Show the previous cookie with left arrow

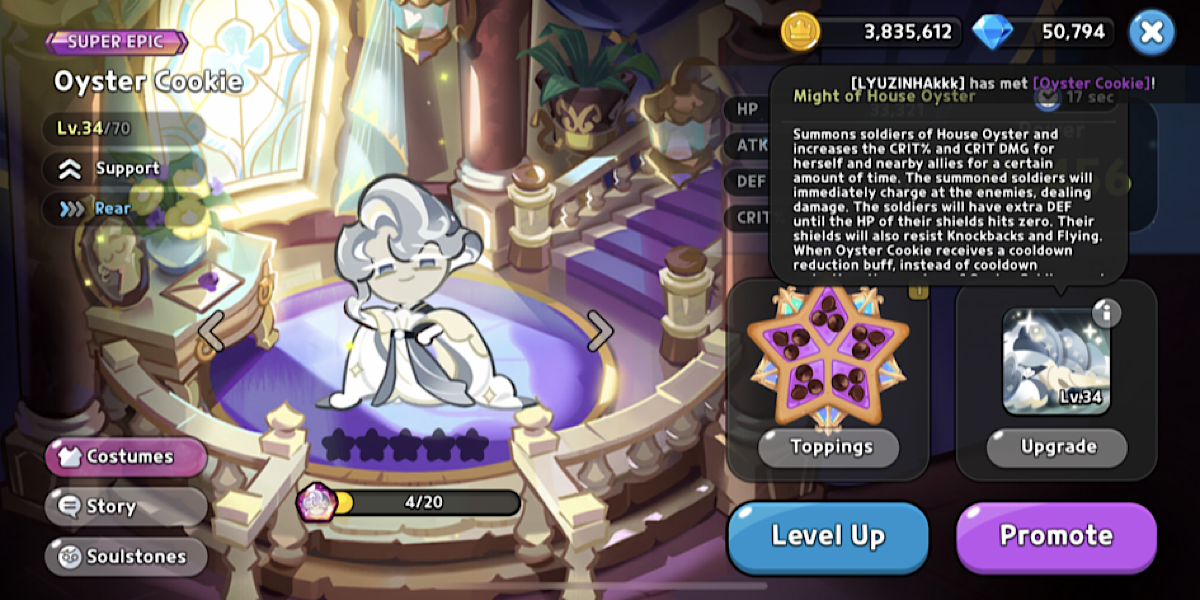click(x=211, y=330)
